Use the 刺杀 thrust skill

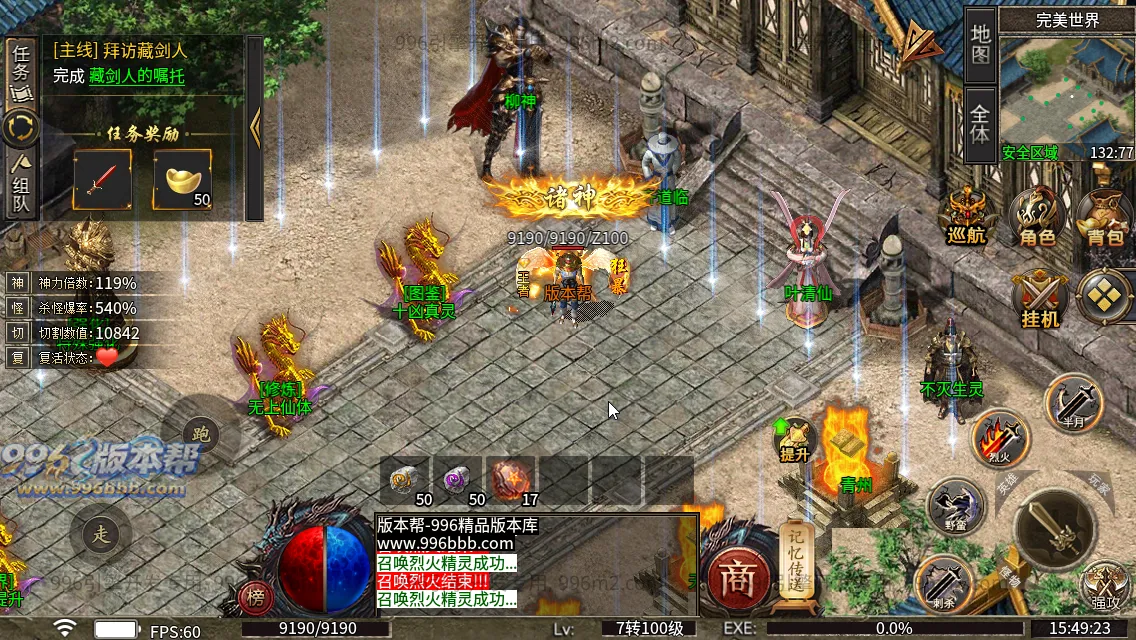[942, 581]
